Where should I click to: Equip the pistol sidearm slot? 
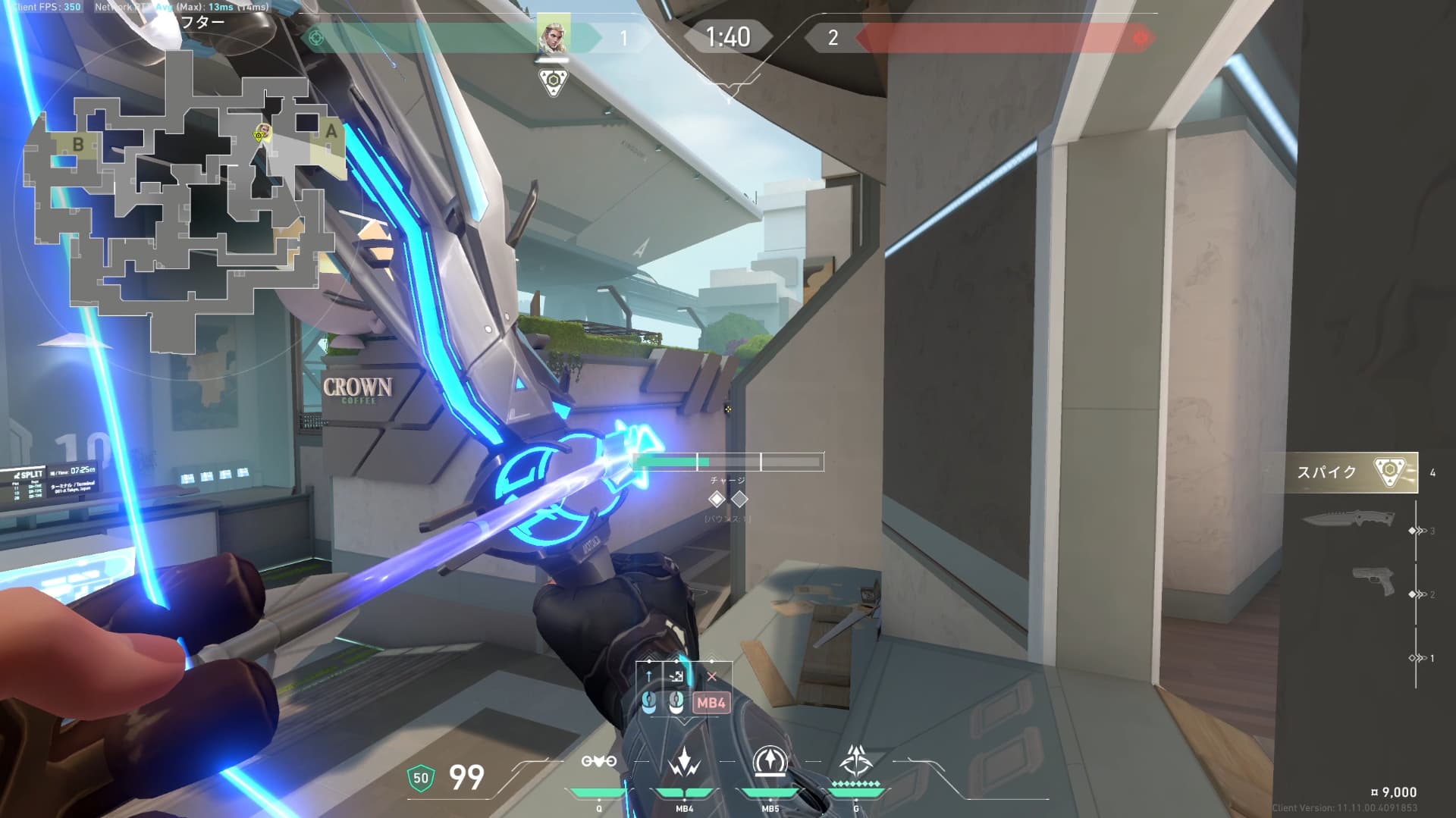tap(1373, 581)
